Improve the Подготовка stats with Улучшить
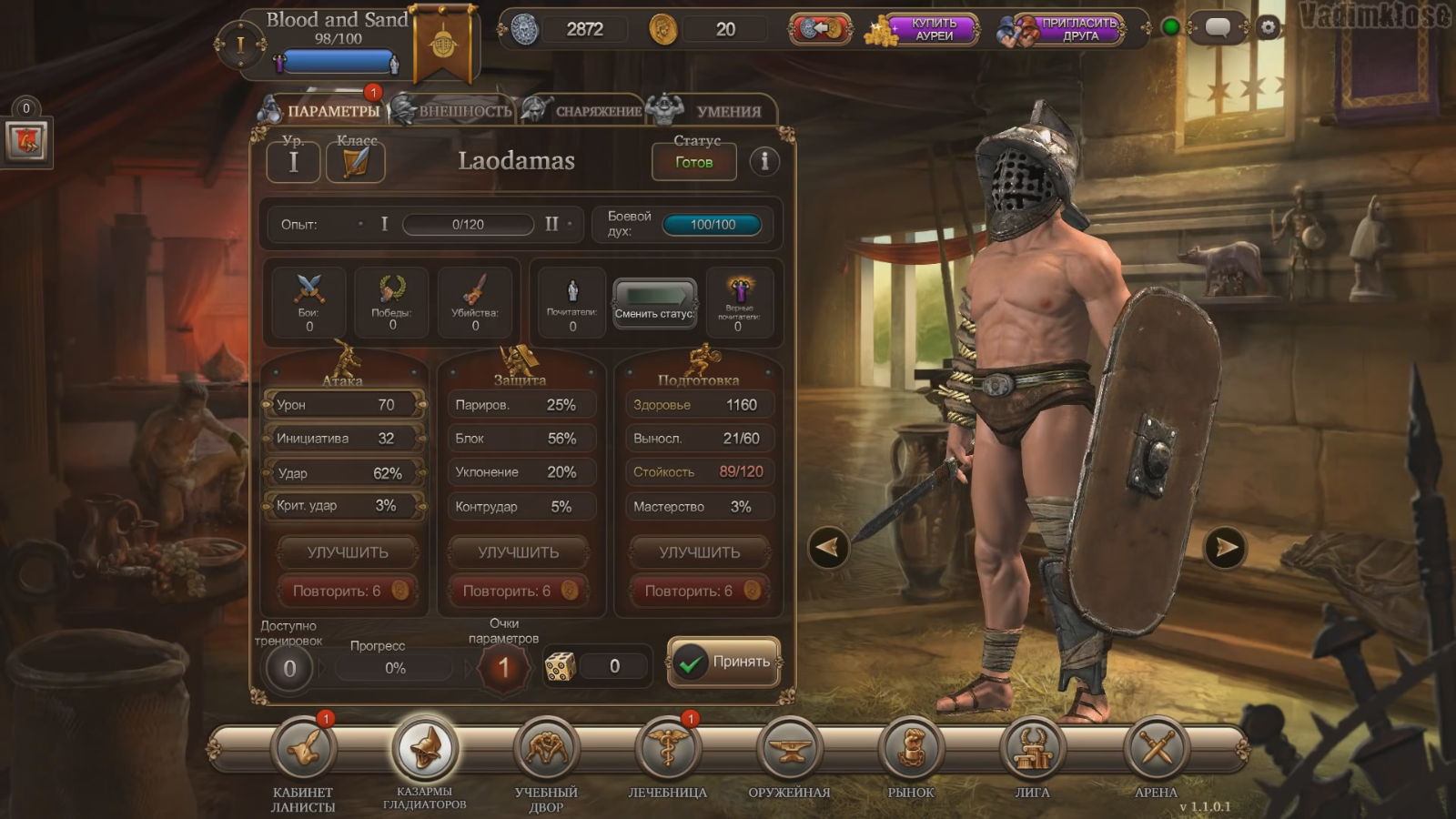Viewport: 1456px width, 819px height. (x=699, y=552)
